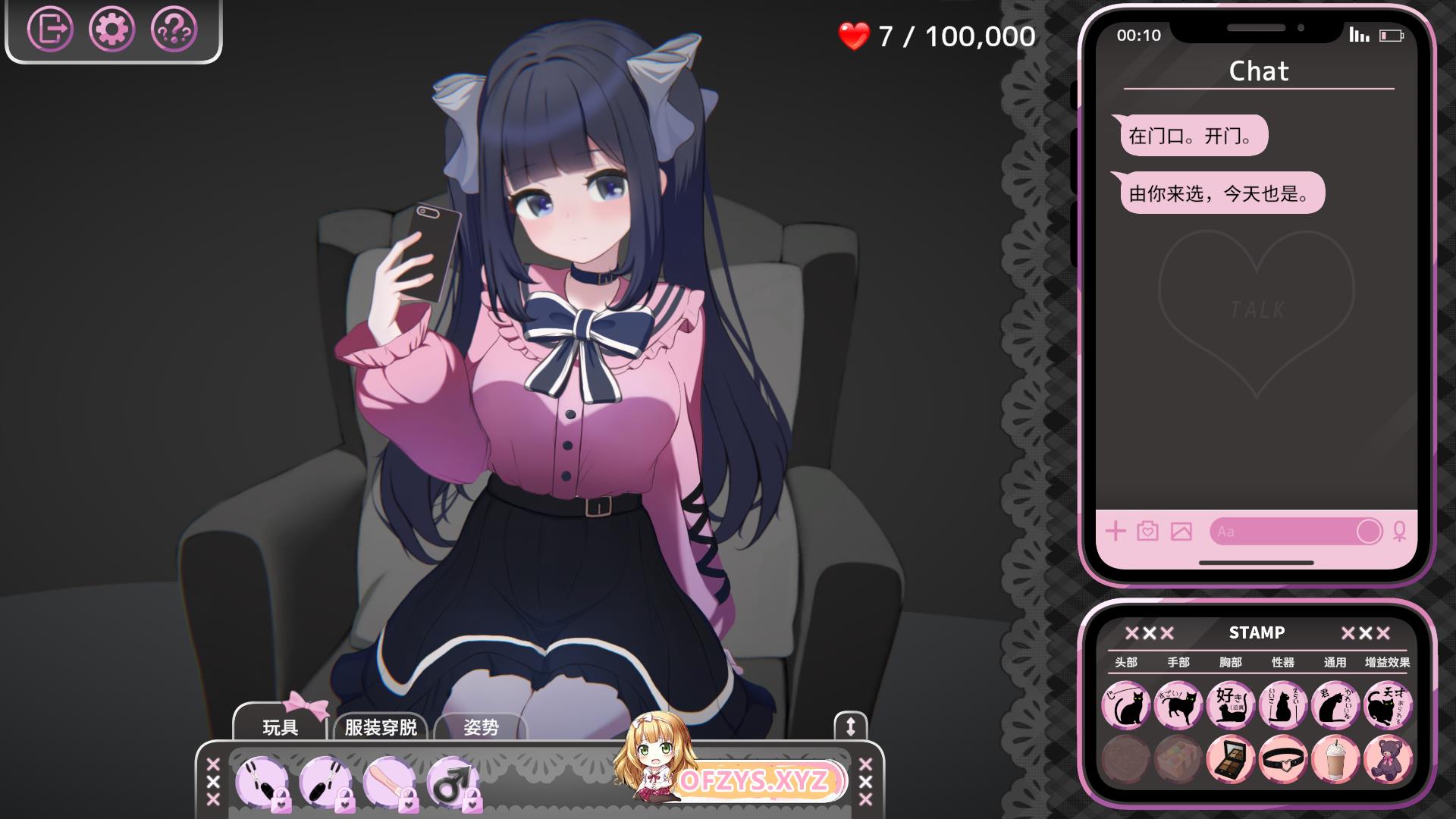Image resolution: width=1456 pixels, height=819 pixels.
Task: Open the camera icon in chat
Action: pyautogui.click(x=1148, y=531)
